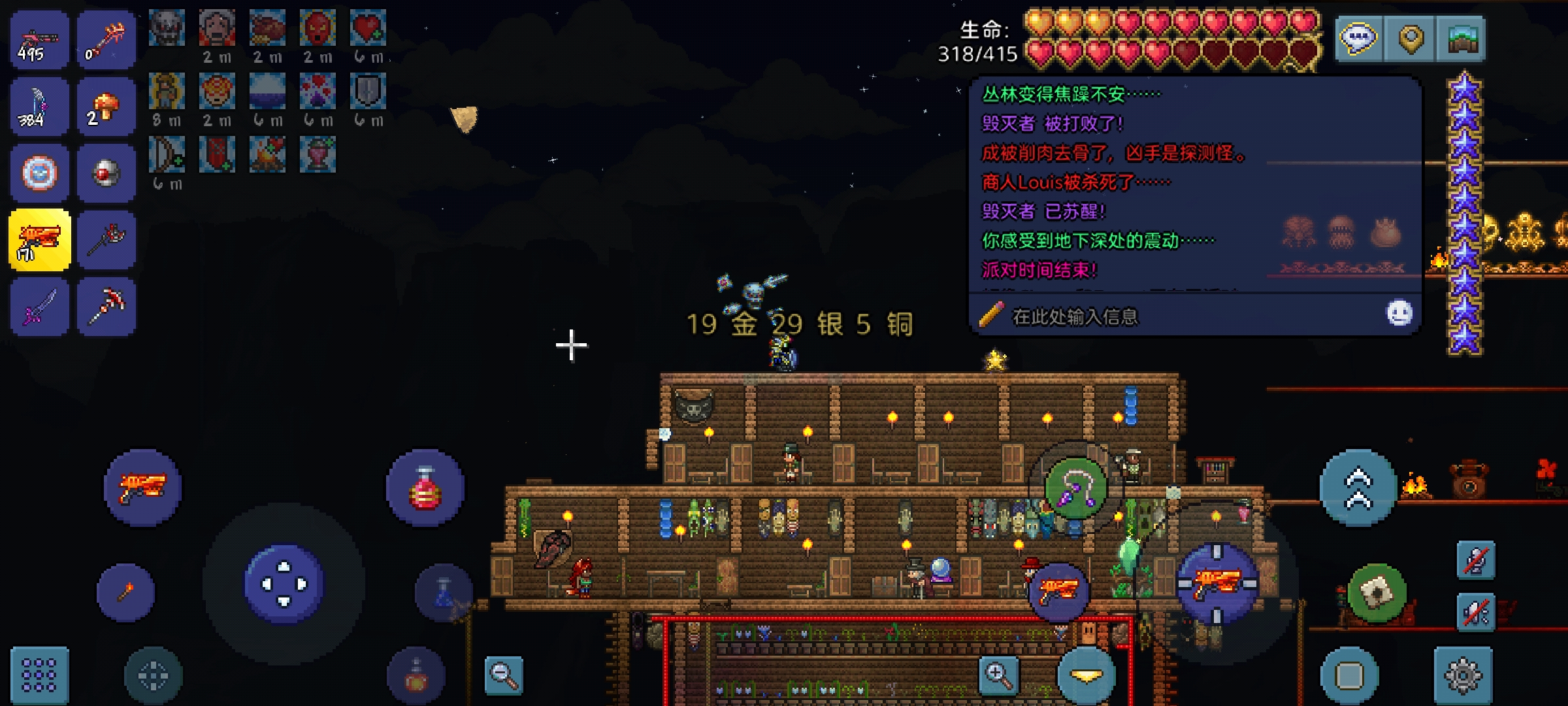The width and height of the screenshot is (1568, 706).
Task: Select the bow with 384 arrows
Action: coord(39,107)
